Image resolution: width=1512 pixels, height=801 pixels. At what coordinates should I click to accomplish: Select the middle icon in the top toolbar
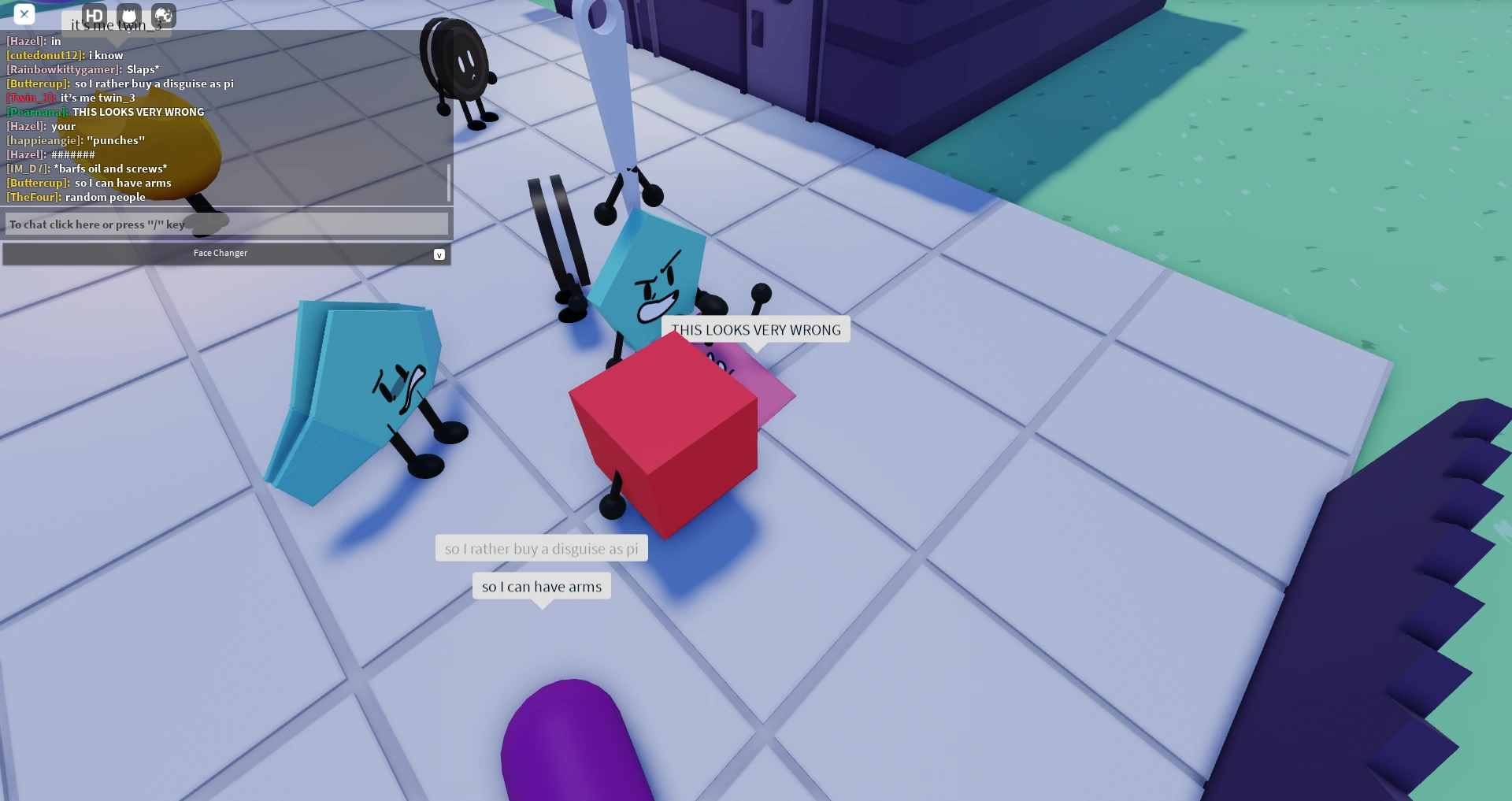point(128,14)
